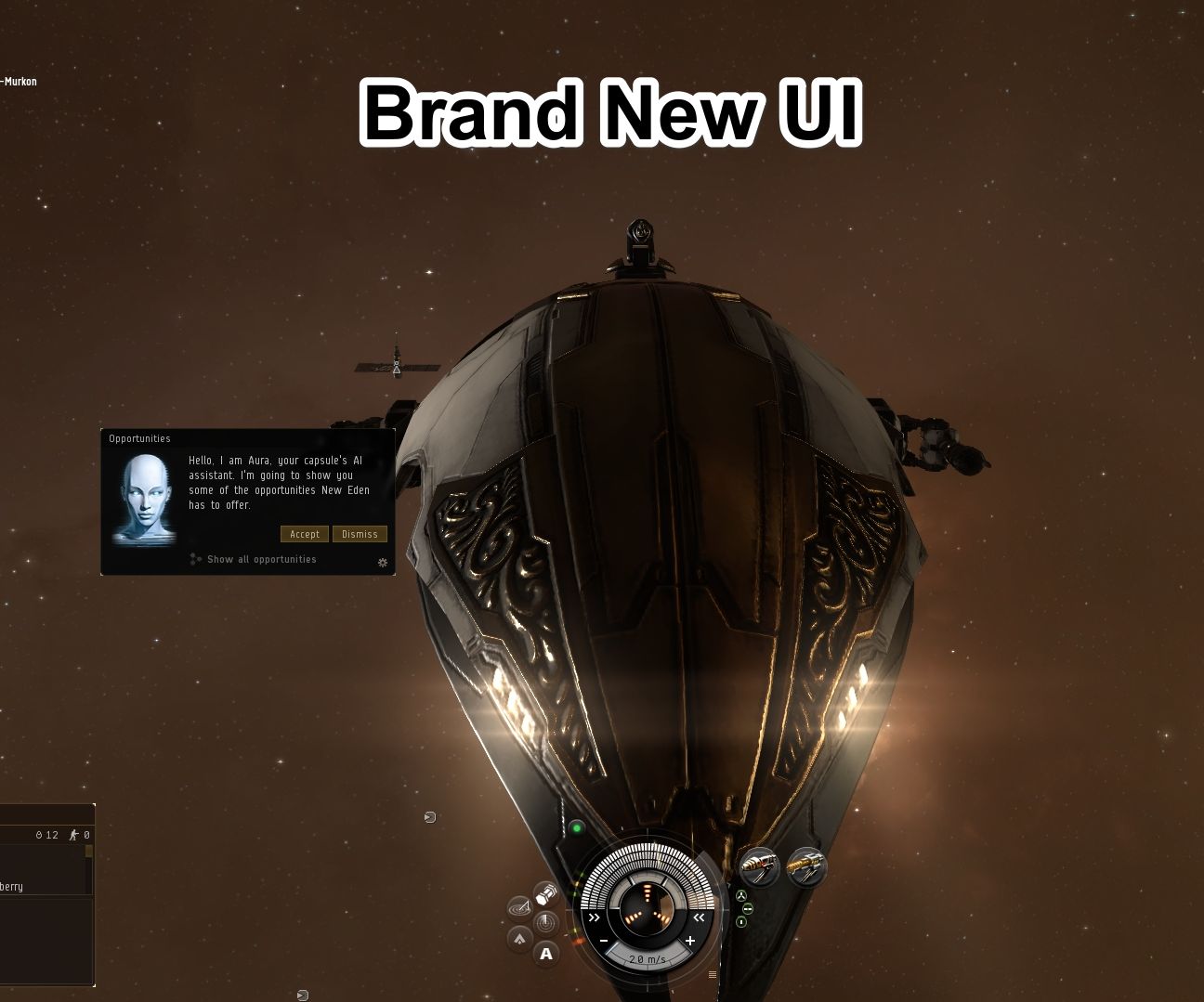Open 'Show all opportunities'
This screenshot has height=1002, width=1204.
pos(261,559)
